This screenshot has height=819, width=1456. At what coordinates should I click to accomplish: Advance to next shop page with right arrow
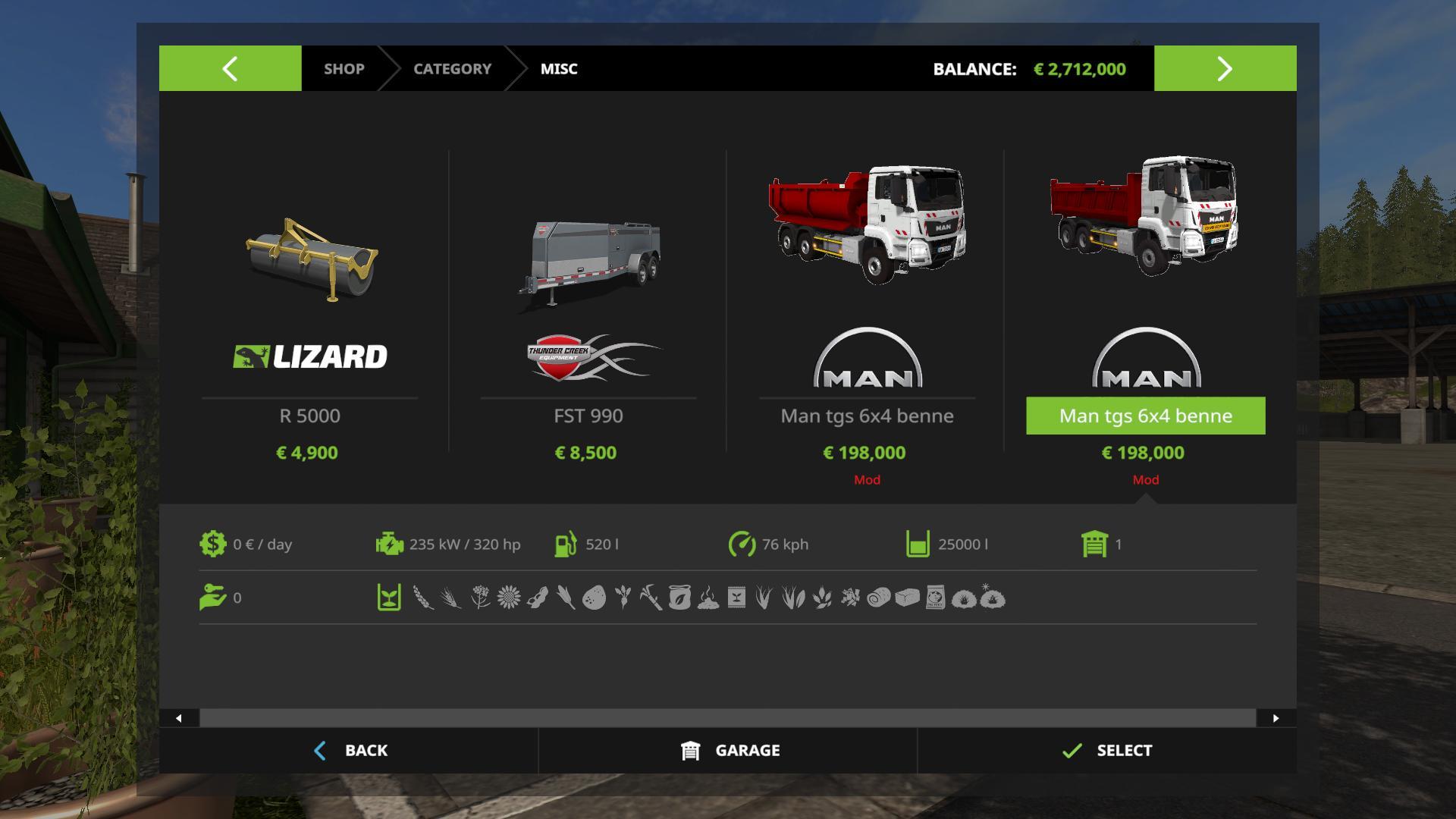(x=1225, y=68)
